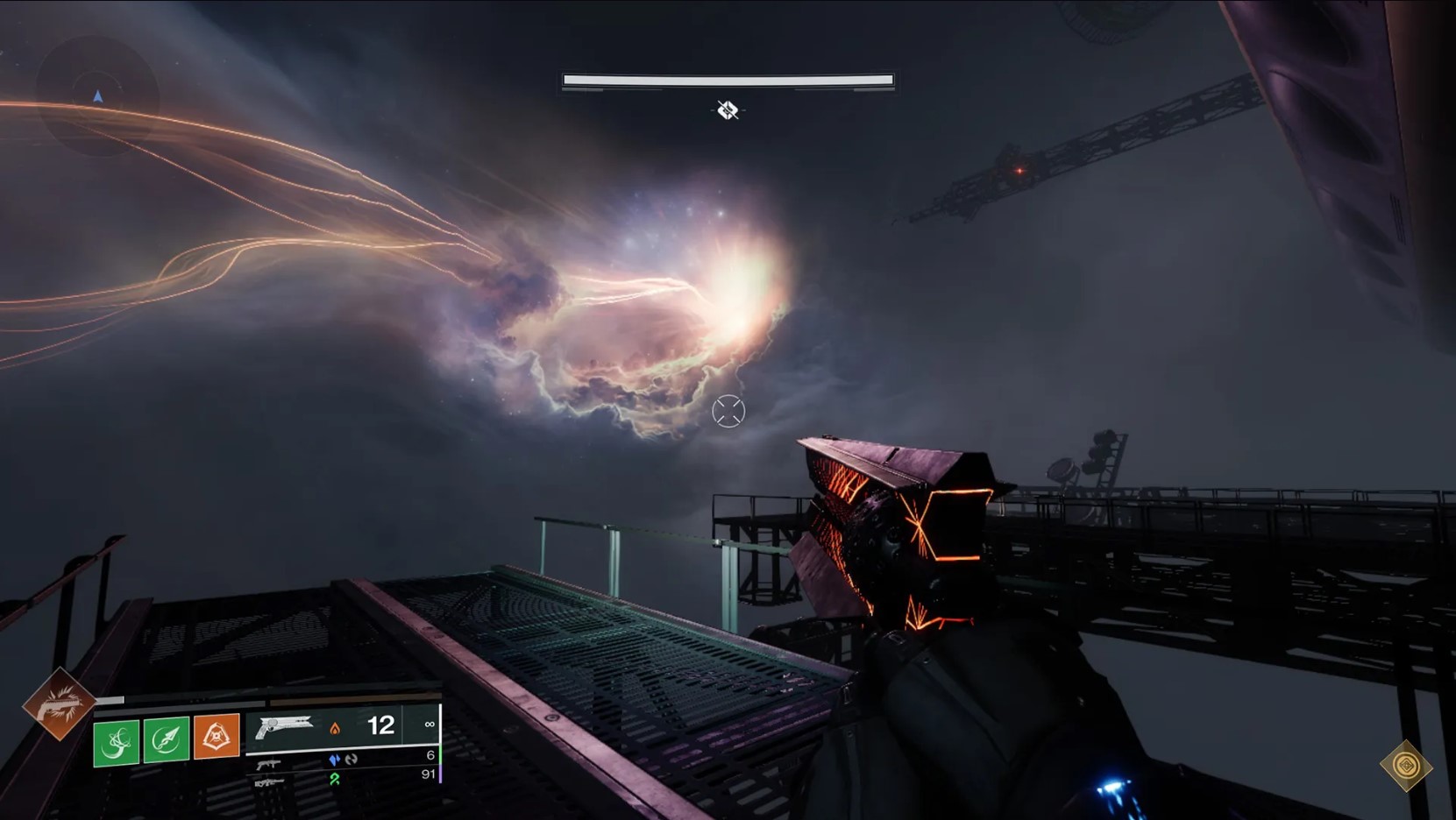Select the equipped hand cannon weapon slot
This screenshot has height=820, width=1456.
point(285,726)
